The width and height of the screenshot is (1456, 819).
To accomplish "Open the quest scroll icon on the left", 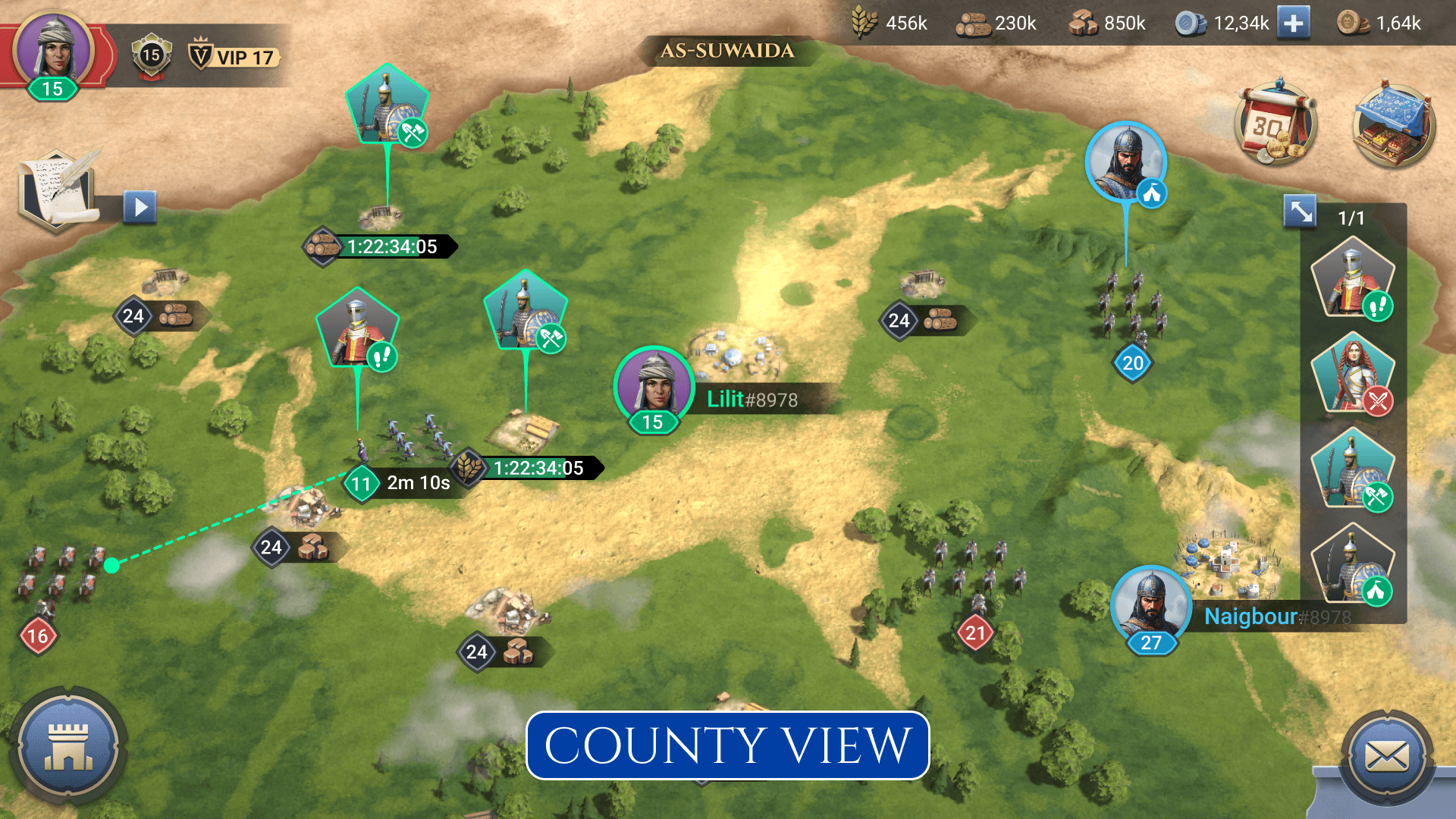I will click(x=57, y=190).
